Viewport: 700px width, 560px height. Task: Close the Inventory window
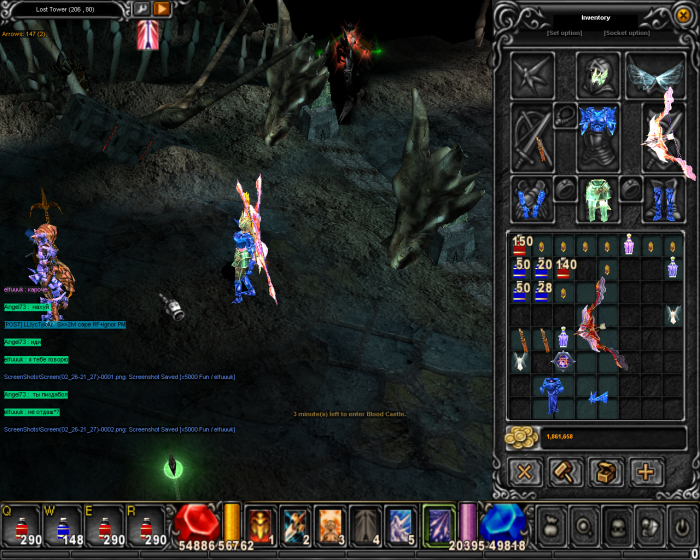[x=683, y=15]
